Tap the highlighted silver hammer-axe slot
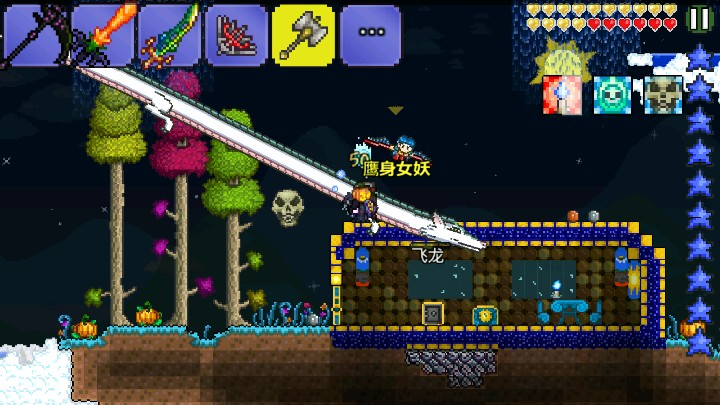 (x=303, y=35)
